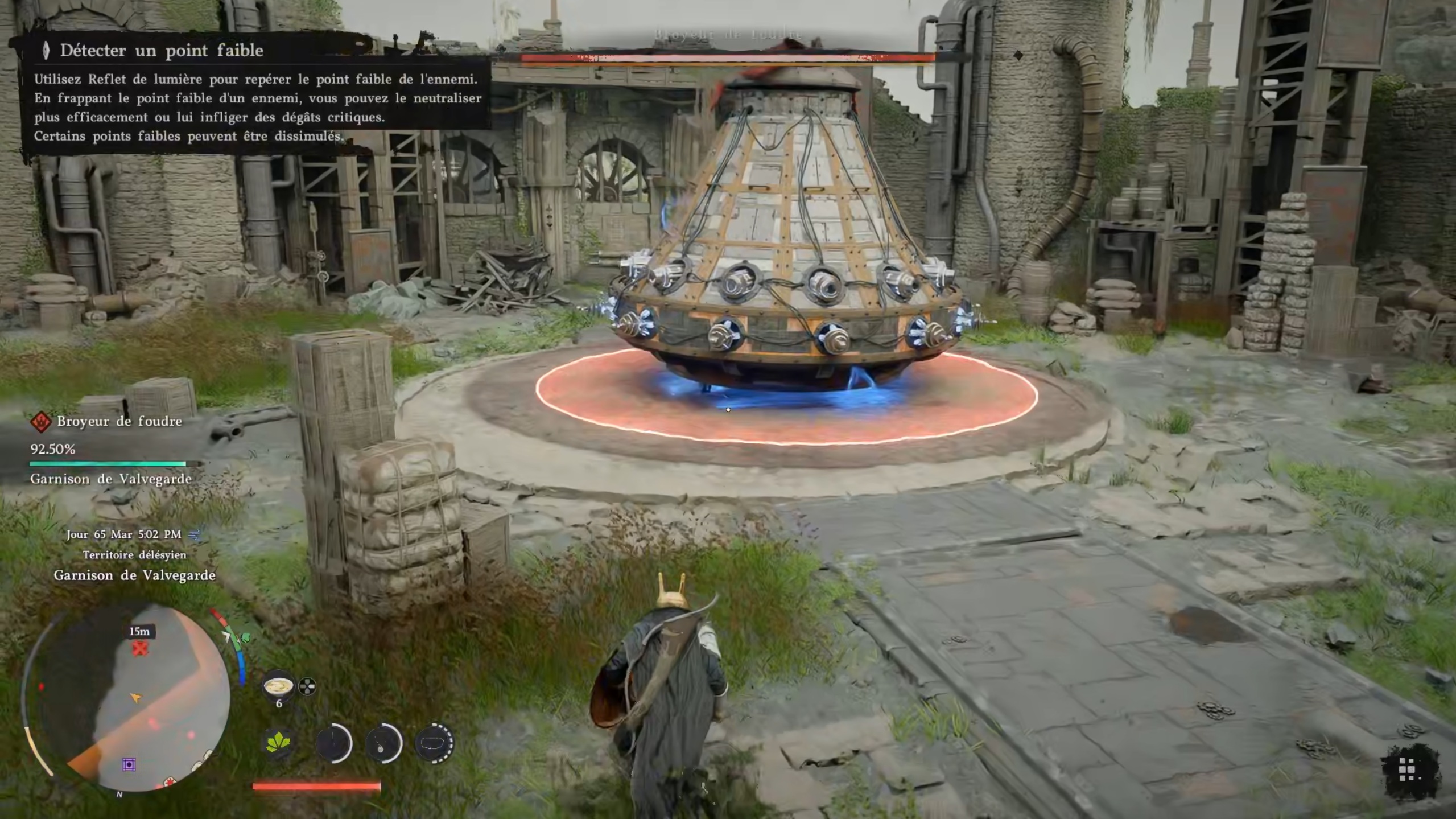Click the Garnison de Valvegarde location name
1456x819 pixels.
(134, 575)
